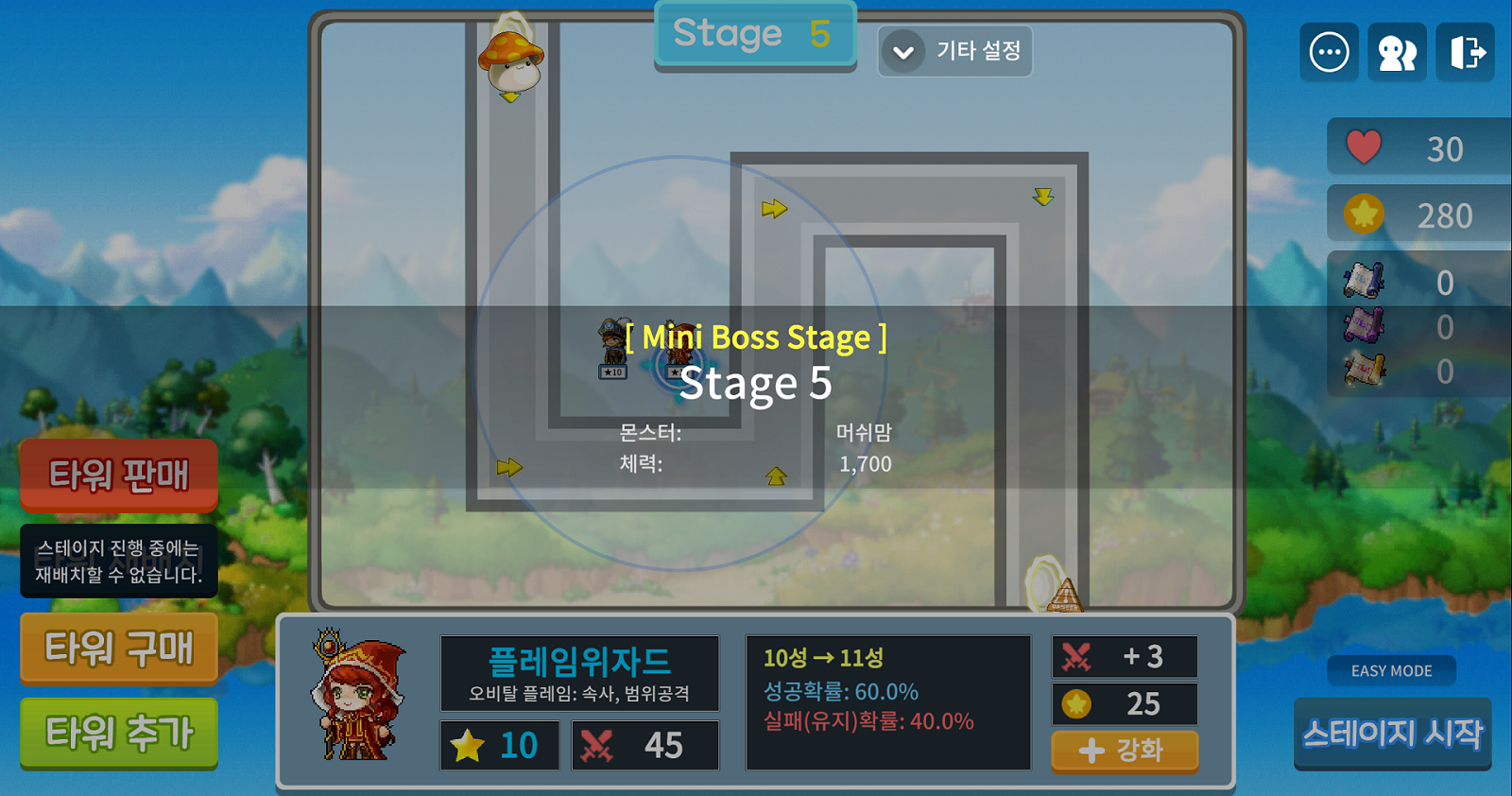1512x796 pixels.
Task: Open the chat bubble menu icon
Action: point(1329,52)
